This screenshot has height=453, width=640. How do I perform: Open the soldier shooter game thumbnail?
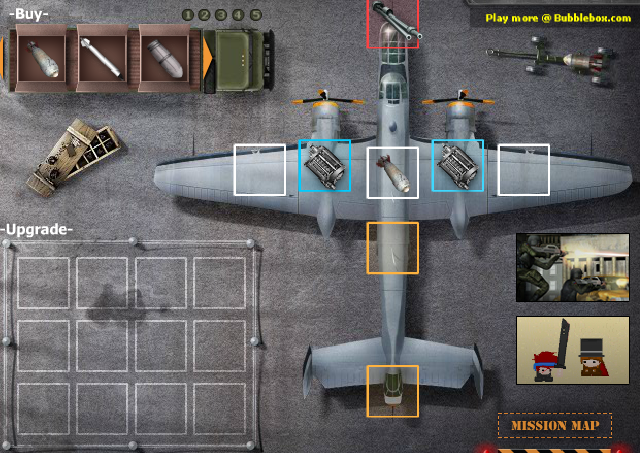point(572,267)
